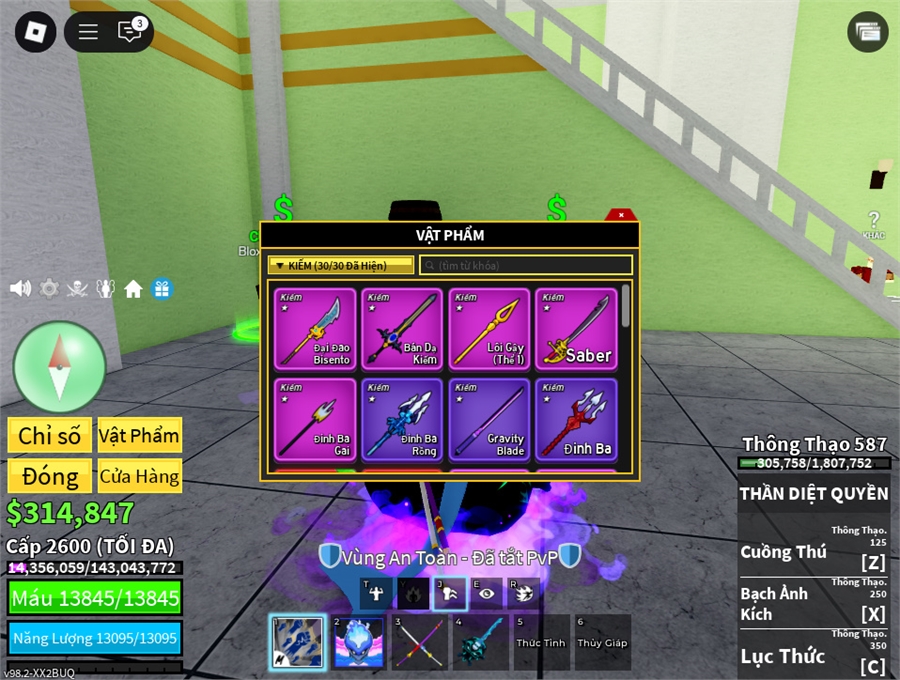This screenshot has width=900, height=680.
Task: Click the inventory keyword search field
Action: pos(526,265)
